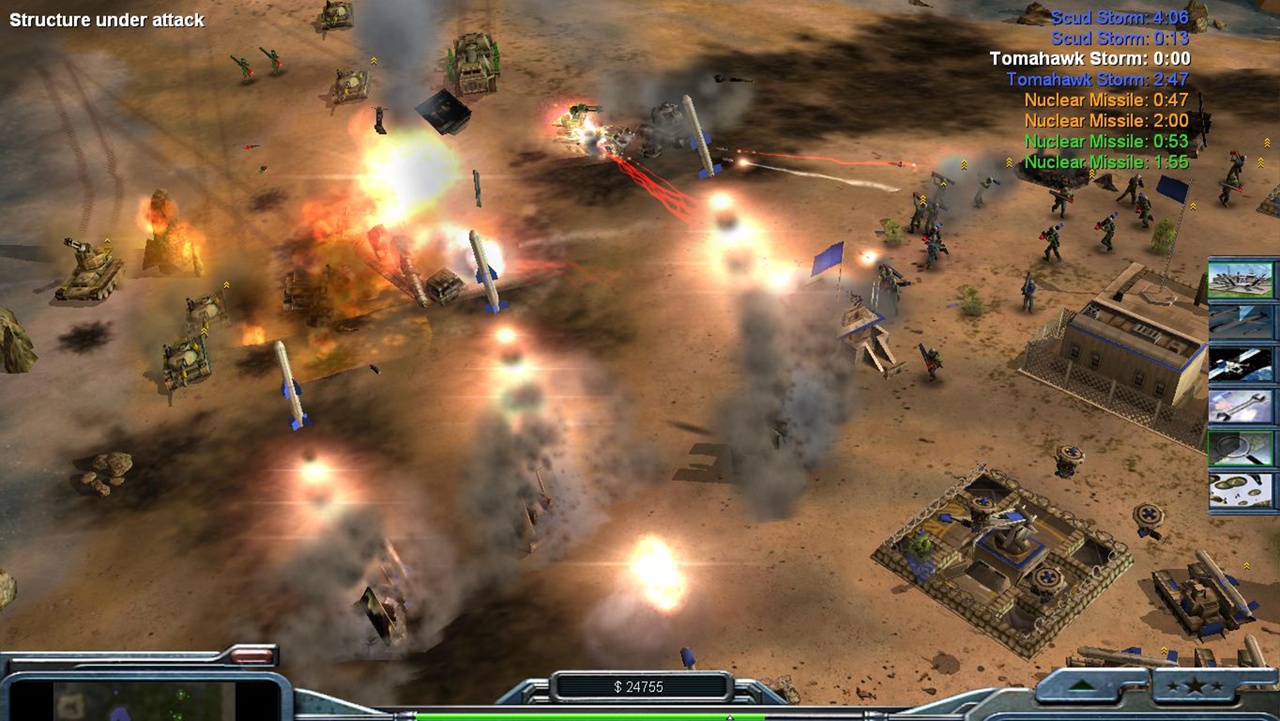1280x721 pixels.
Task: Activate the spy satellite power
Action: click(x=1242, y=364)
